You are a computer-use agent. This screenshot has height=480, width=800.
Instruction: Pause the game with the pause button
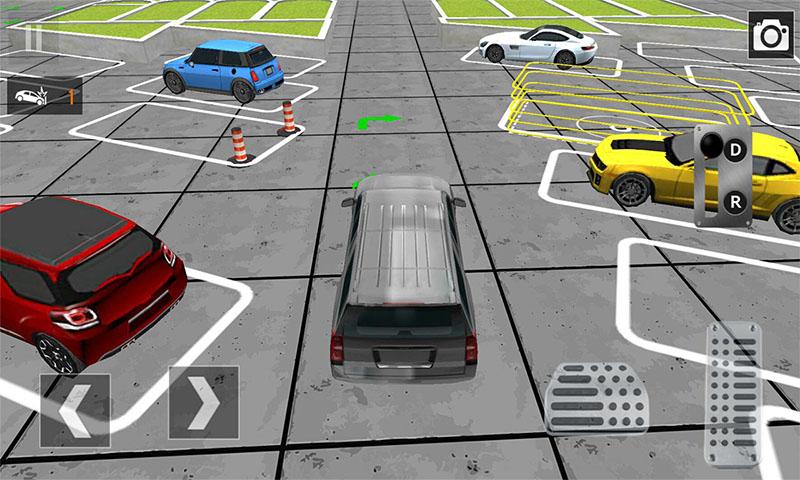pos(33,37)
